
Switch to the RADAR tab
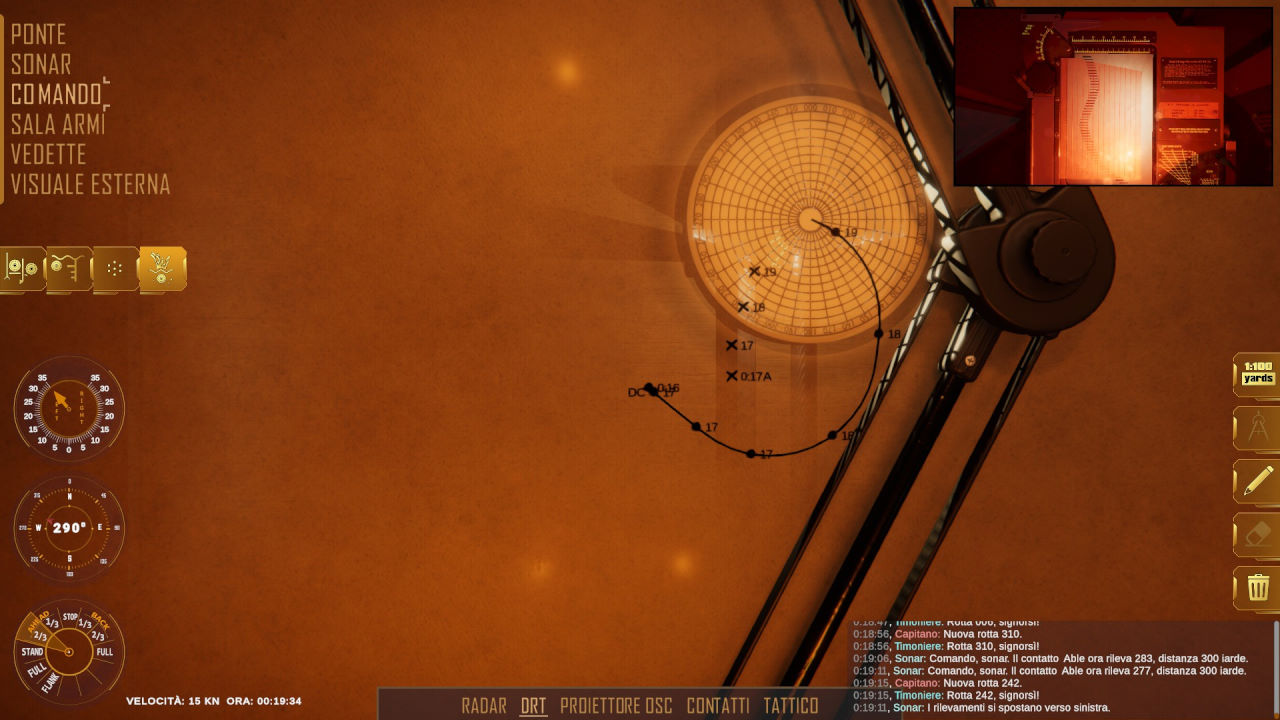pos(484,706)
